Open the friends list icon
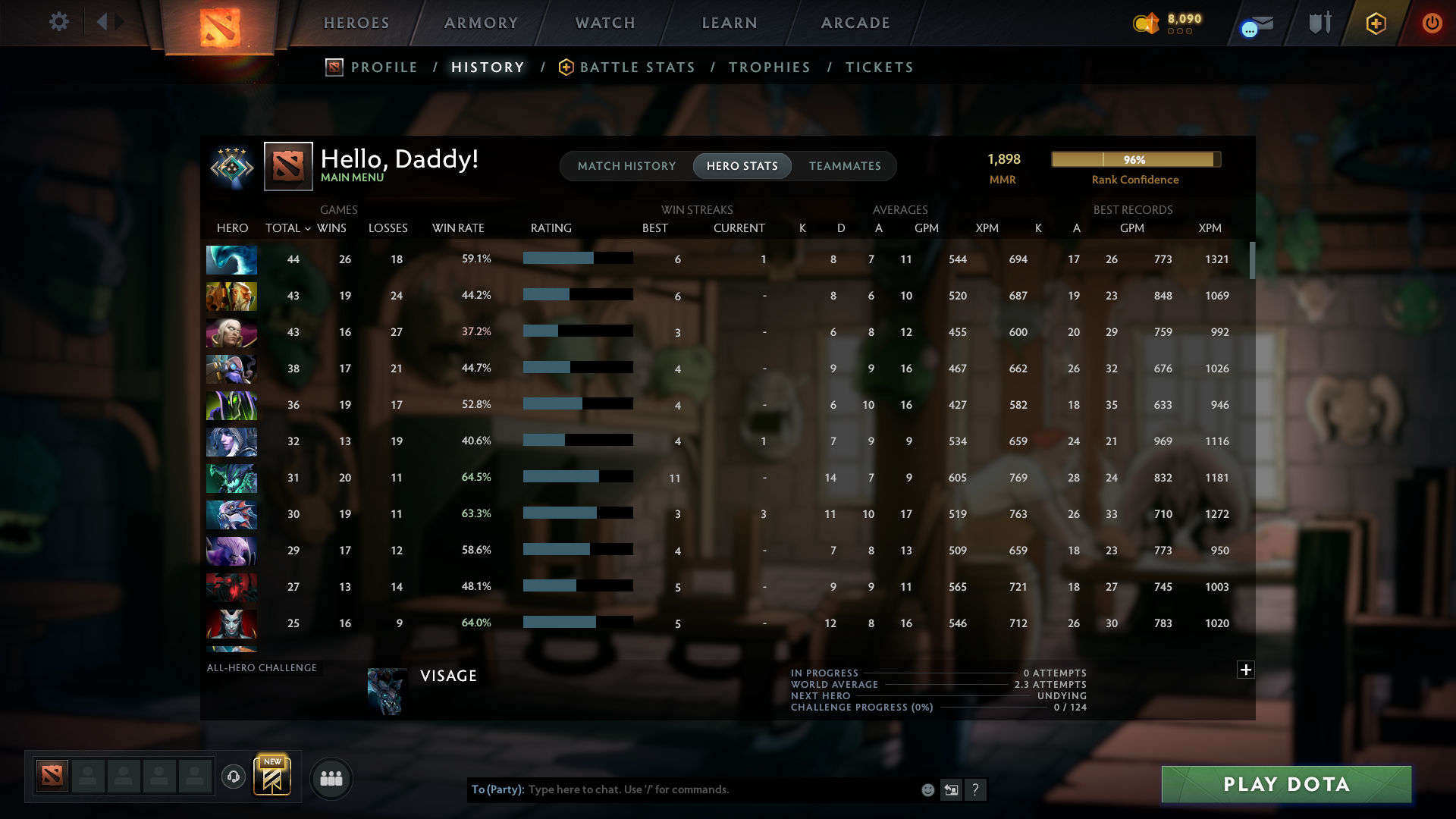Image resolution: width=1456 pixels, height=819 pixels. pos(331,778)
